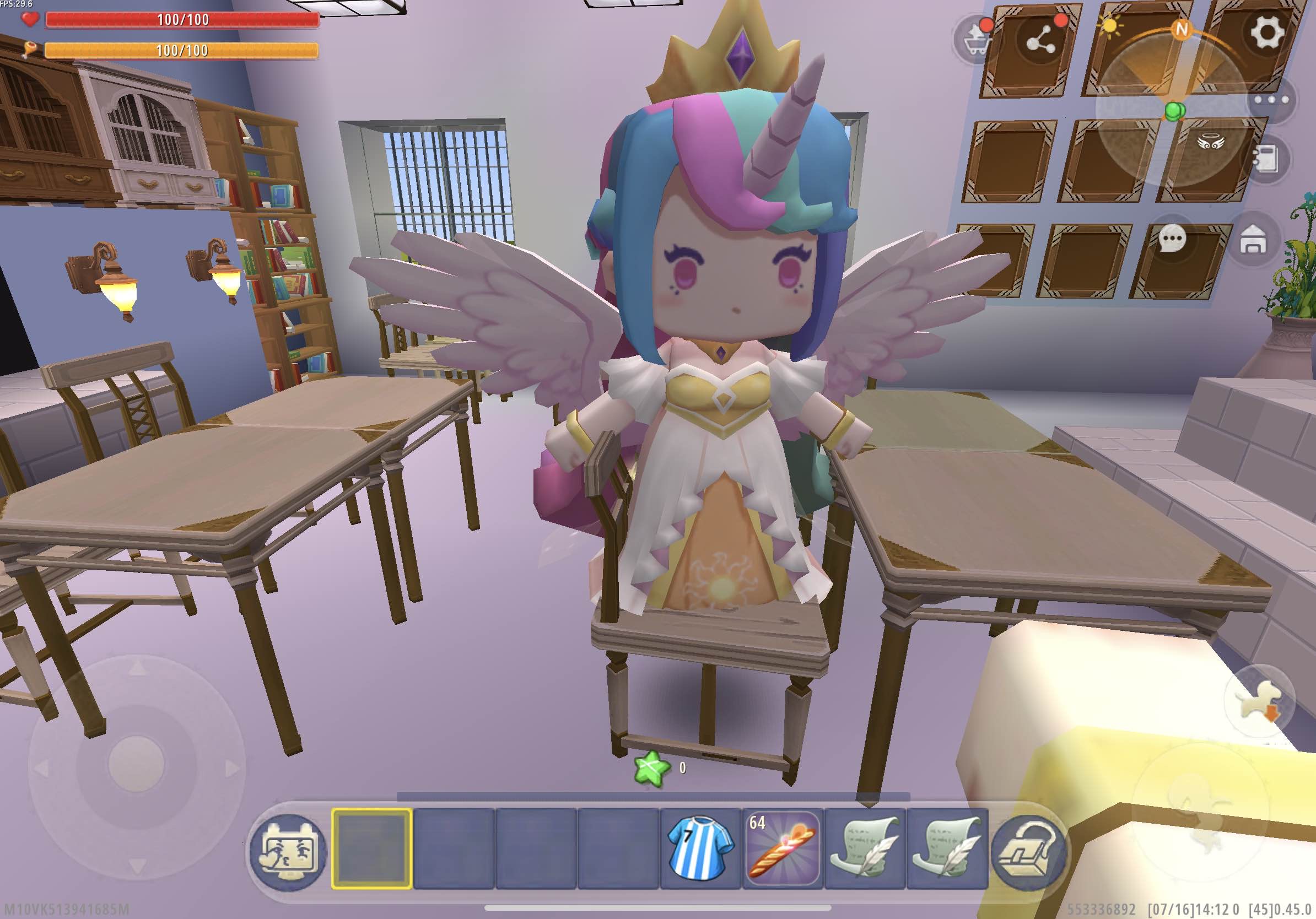Viewport: 1316px width, 919px height.
Task: Tap the virtual movement joystick center
Action: click(x=137, y=765)
